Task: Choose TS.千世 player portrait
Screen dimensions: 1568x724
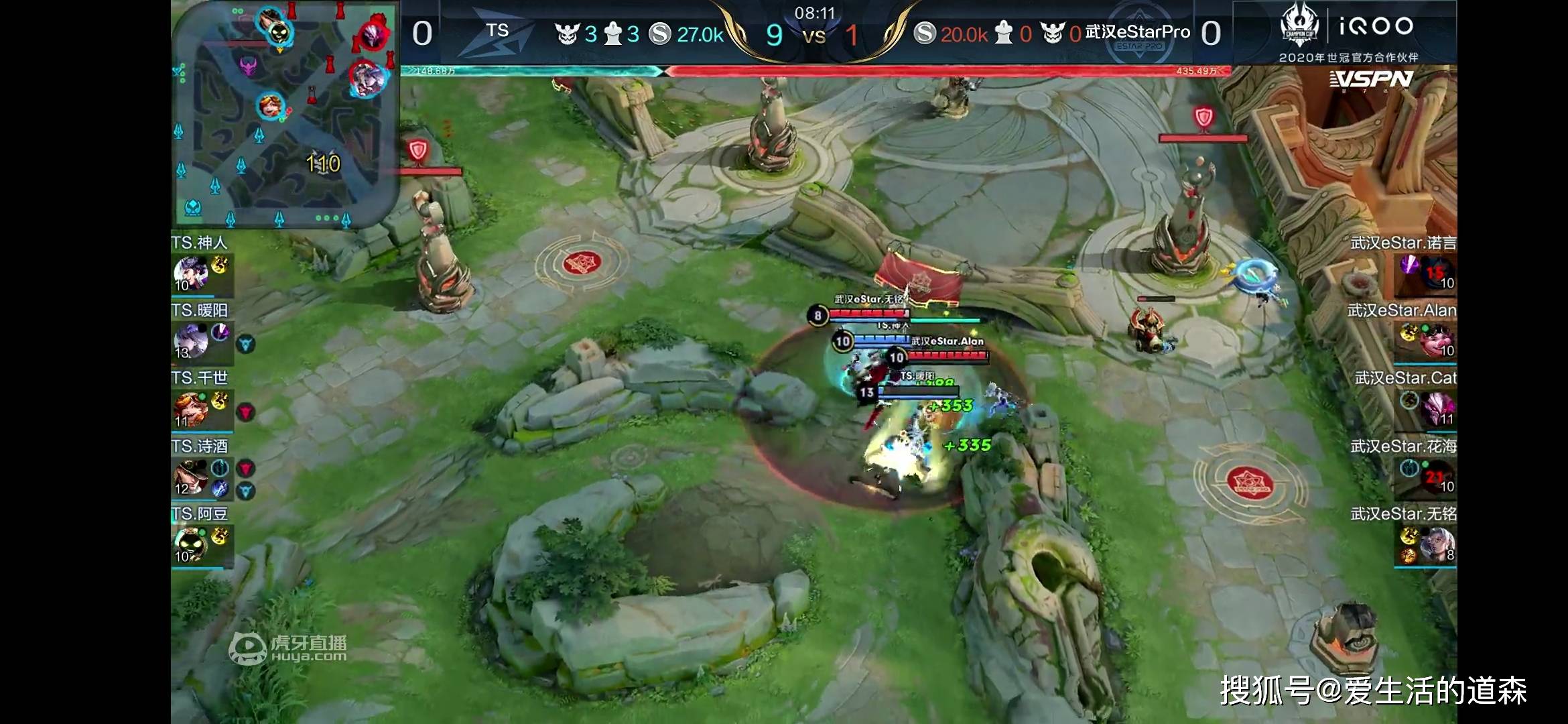Action: [x=190, y=410]
